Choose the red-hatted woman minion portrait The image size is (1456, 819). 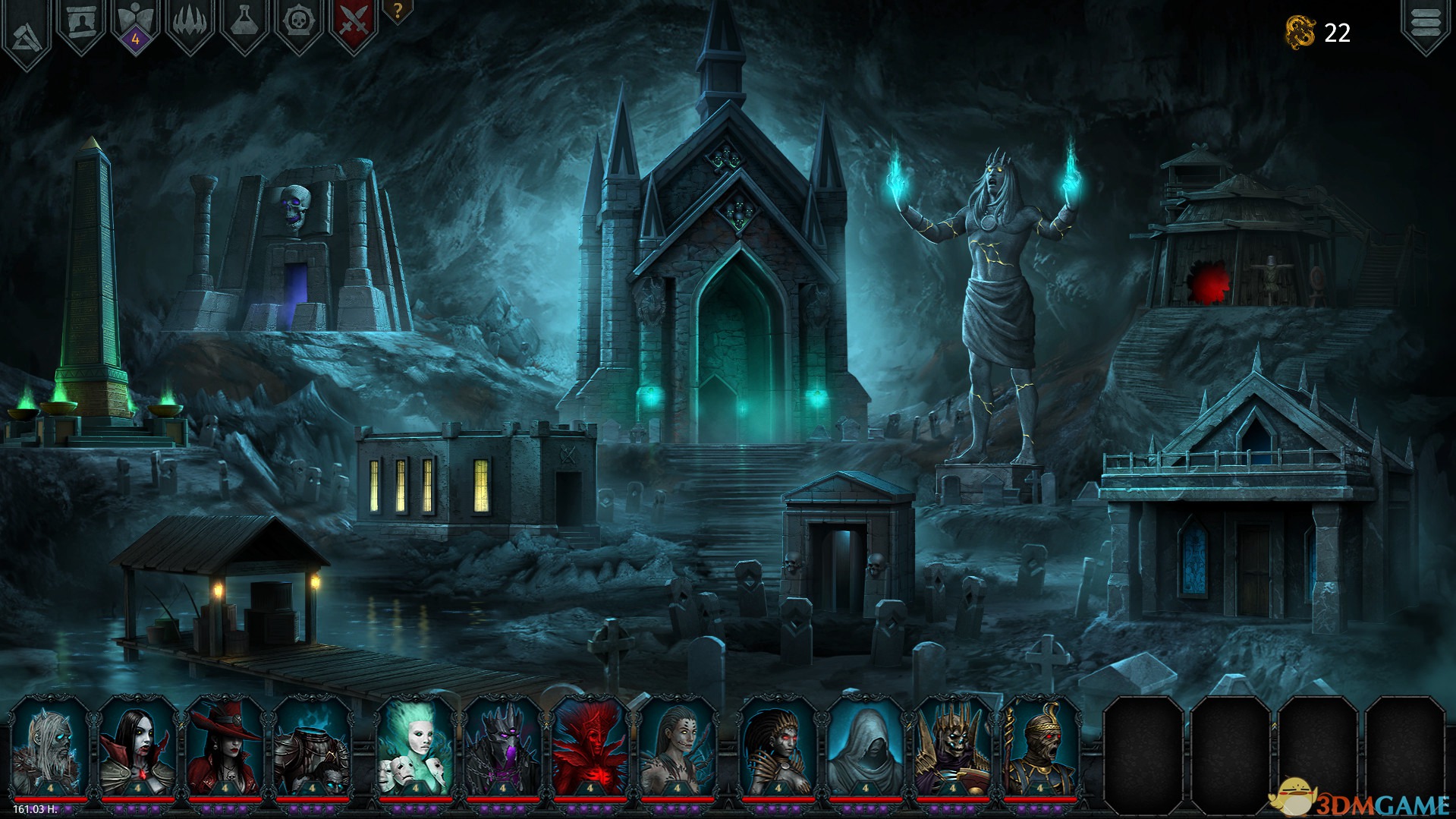(225, 746)
